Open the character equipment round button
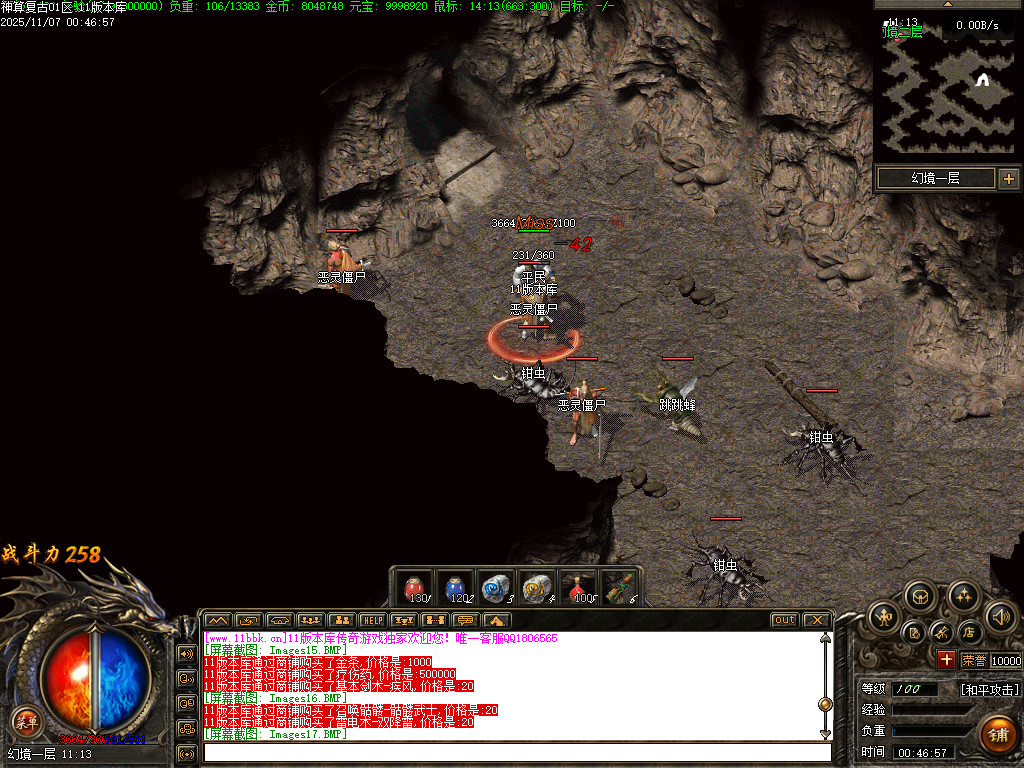This screenshot has width=1024, height=768. point(884,616)
